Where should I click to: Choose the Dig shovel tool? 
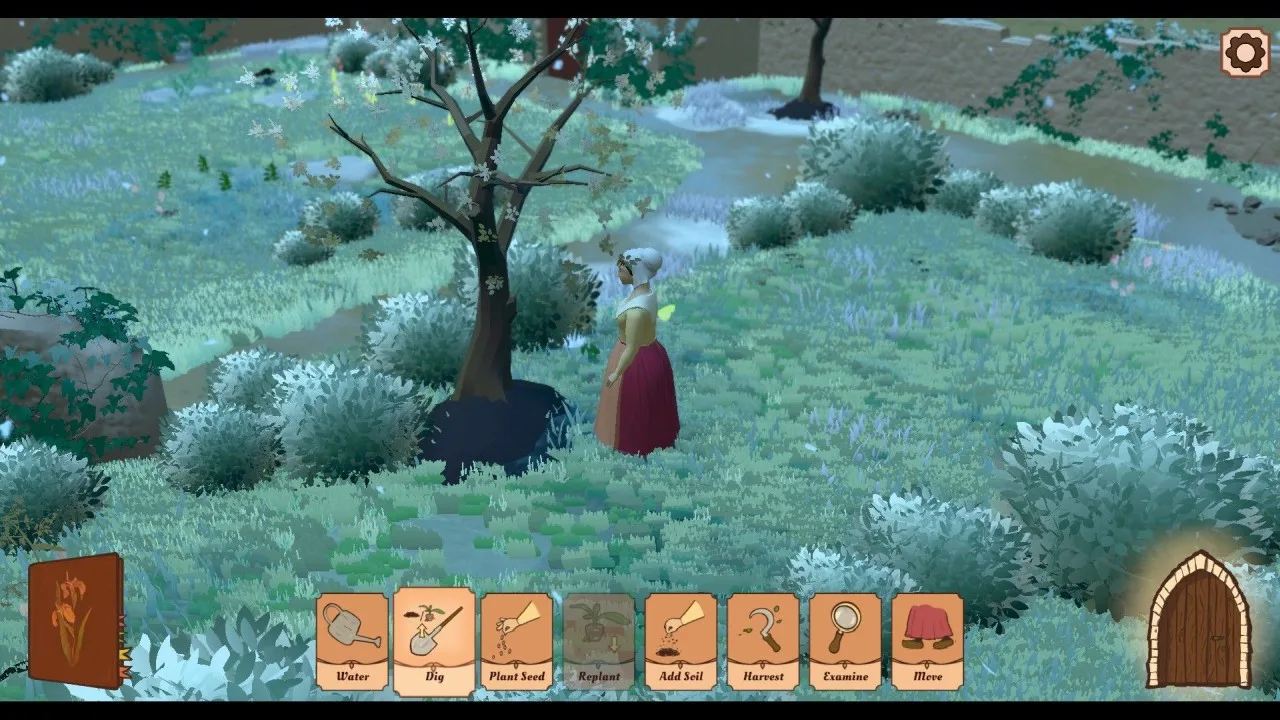(434, 641)
